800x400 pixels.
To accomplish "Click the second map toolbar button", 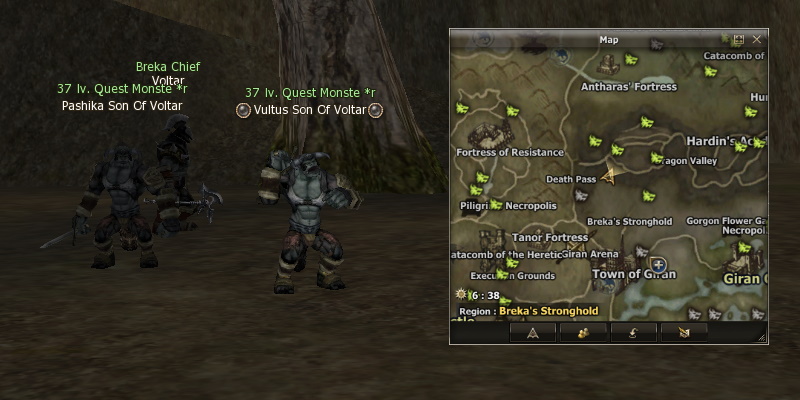I will 578,332.
